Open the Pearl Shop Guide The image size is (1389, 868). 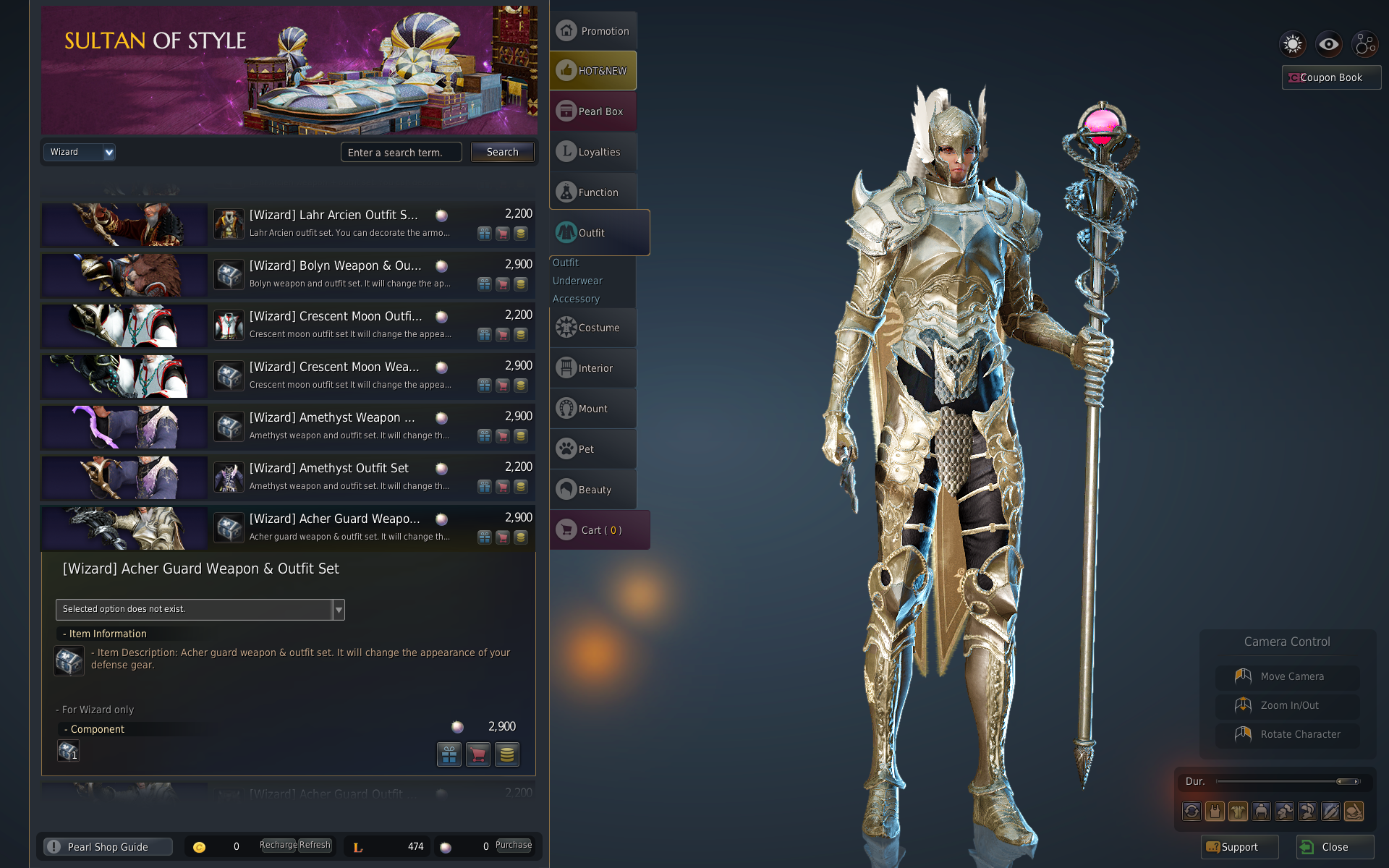tap(107, 847)
